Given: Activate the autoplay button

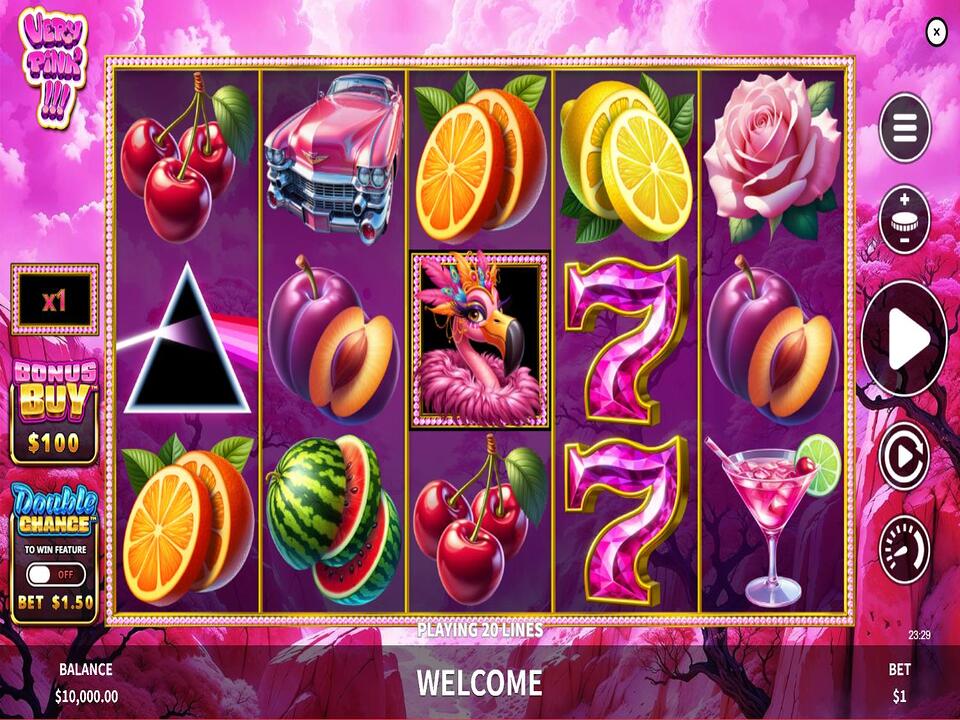Looking at the screenshot, I should 904,456.
